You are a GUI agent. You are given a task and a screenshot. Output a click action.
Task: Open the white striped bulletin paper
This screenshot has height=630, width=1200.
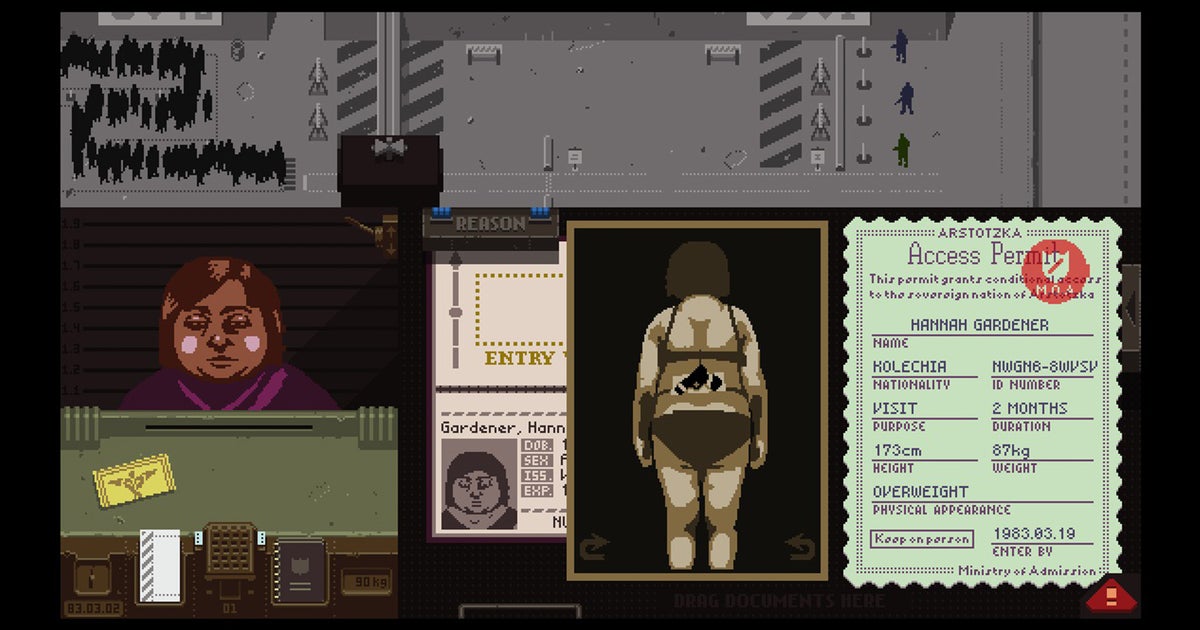point(159,565)
